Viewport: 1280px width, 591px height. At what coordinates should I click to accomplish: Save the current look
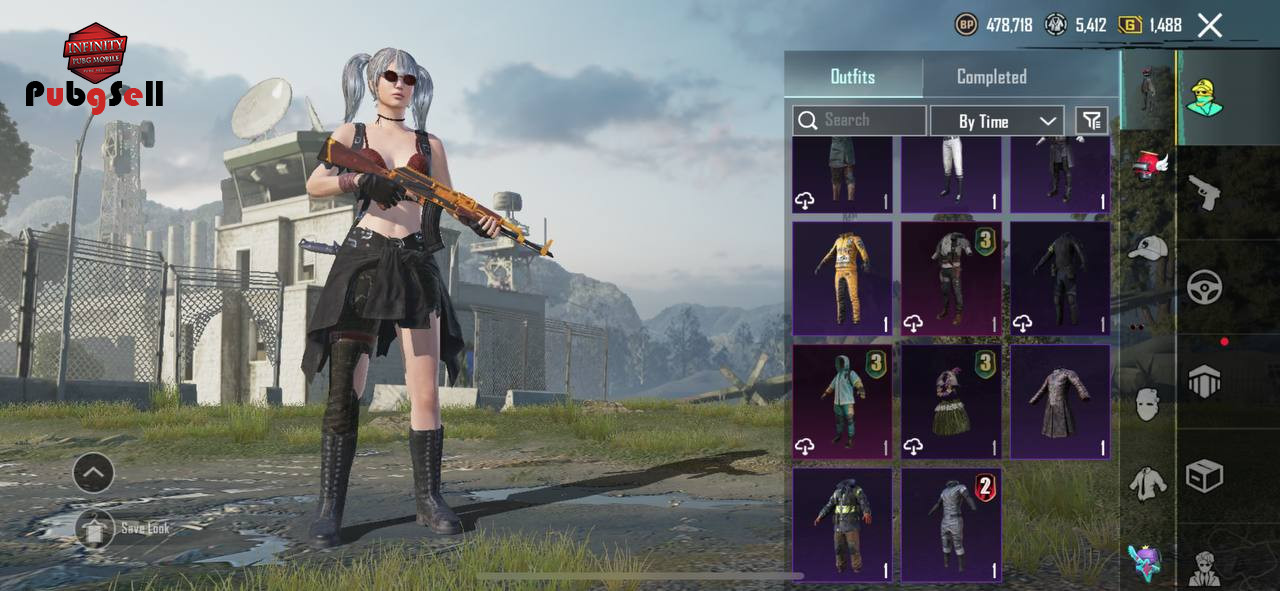click(x=95, y=528)
